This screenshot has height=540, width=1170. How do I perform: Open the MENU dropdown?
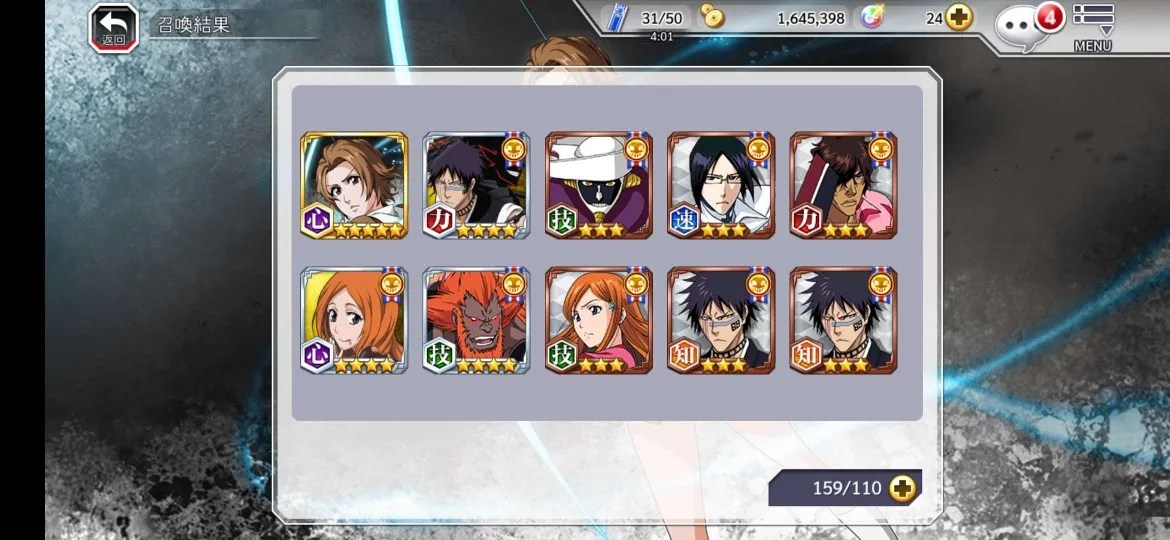coord(1093,27)
